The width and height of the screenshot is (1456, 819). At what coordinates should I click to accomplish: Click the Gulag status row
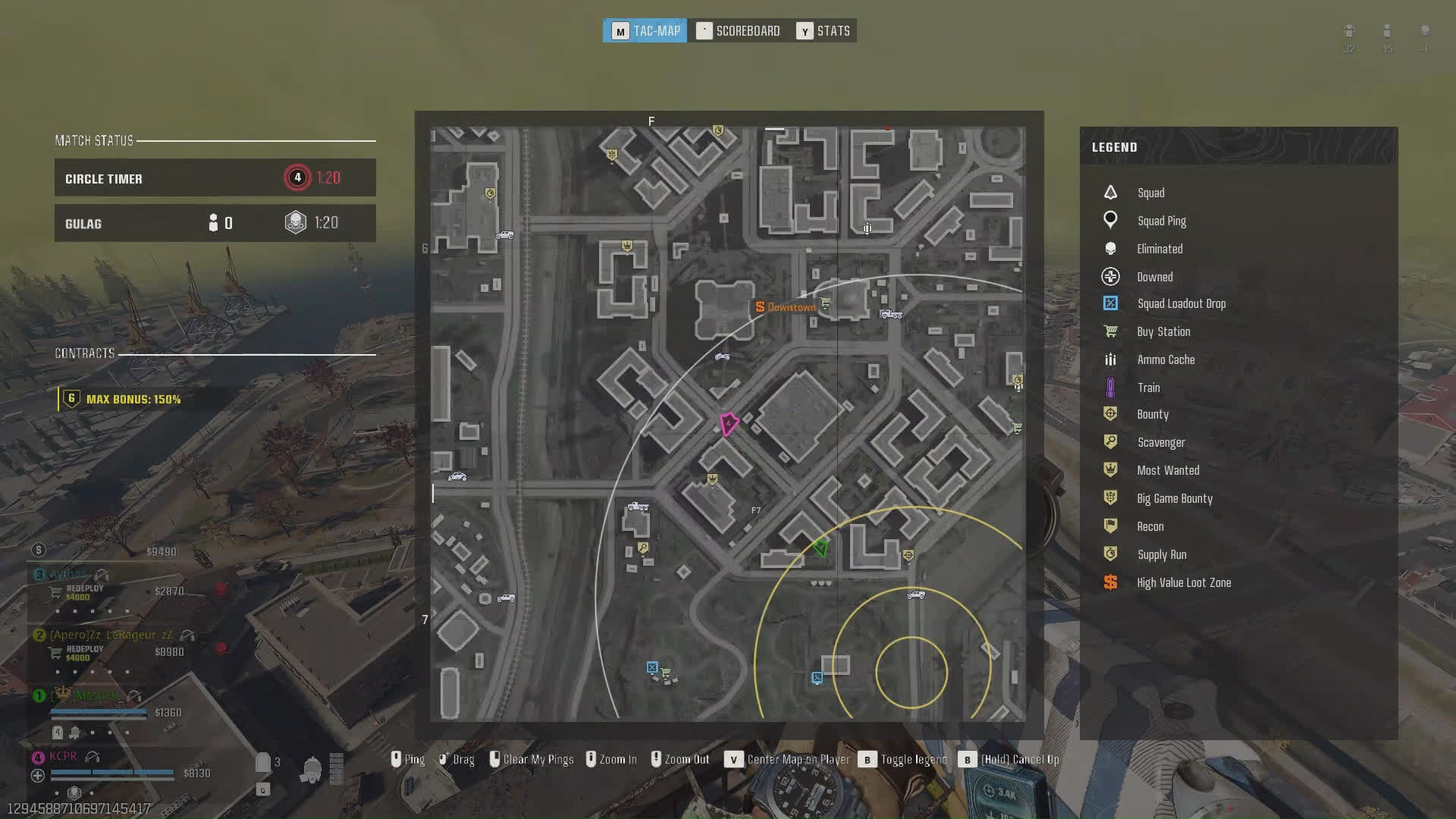click(215, 223)
